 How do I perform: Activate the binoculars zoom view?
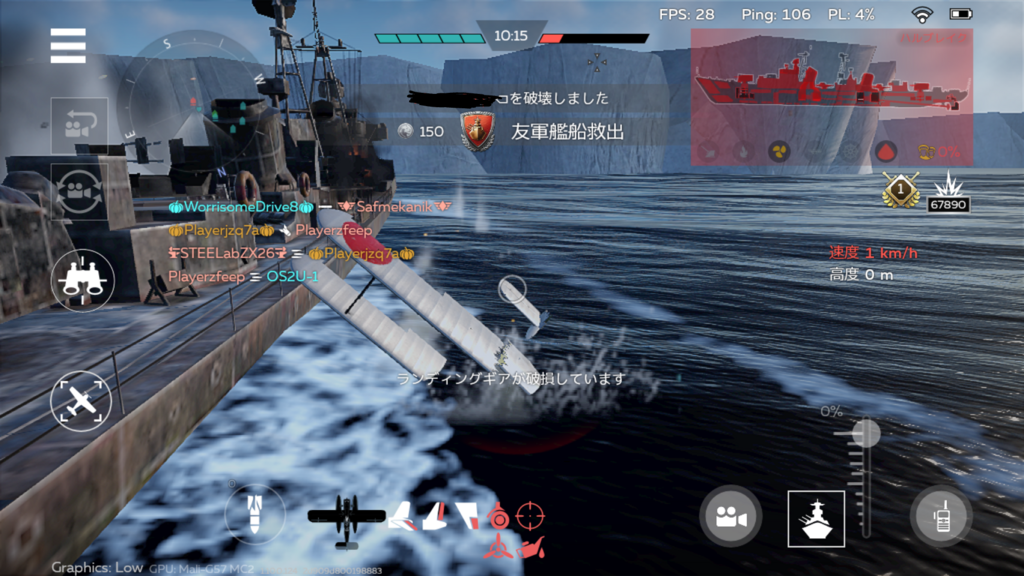pos(82,280)
